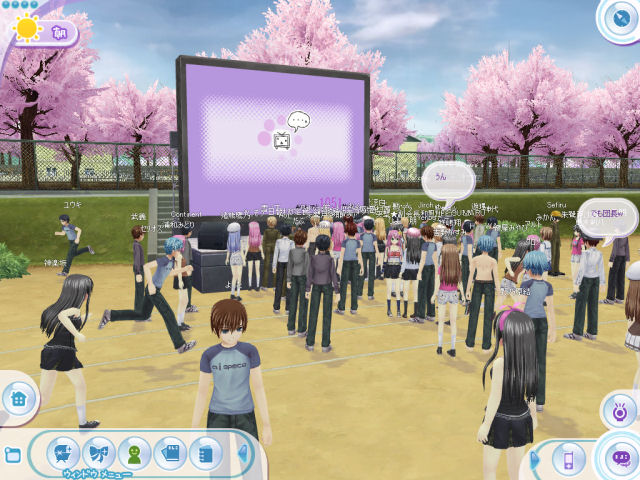Click the purple ring emote icon
The width and height of the screenshot is (640, 480).
[620, 409]
